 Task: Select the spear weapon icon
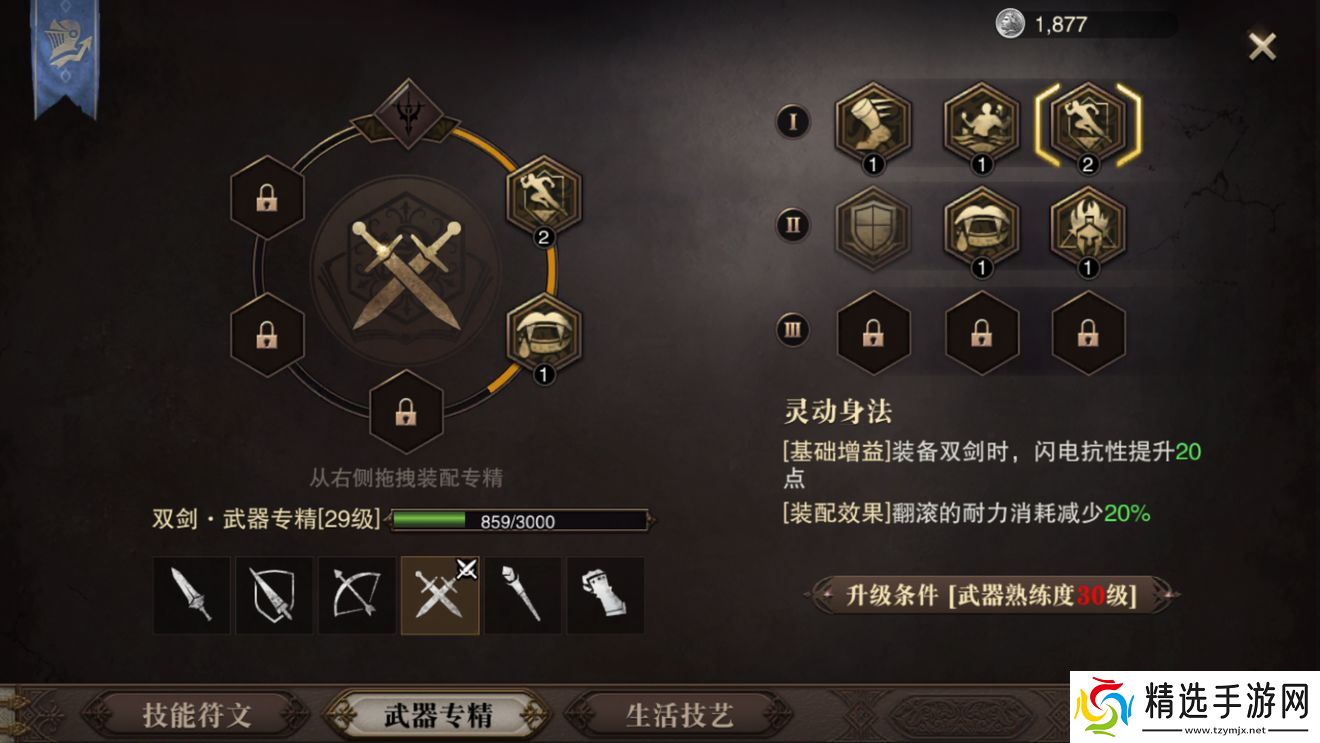point(274,595)
